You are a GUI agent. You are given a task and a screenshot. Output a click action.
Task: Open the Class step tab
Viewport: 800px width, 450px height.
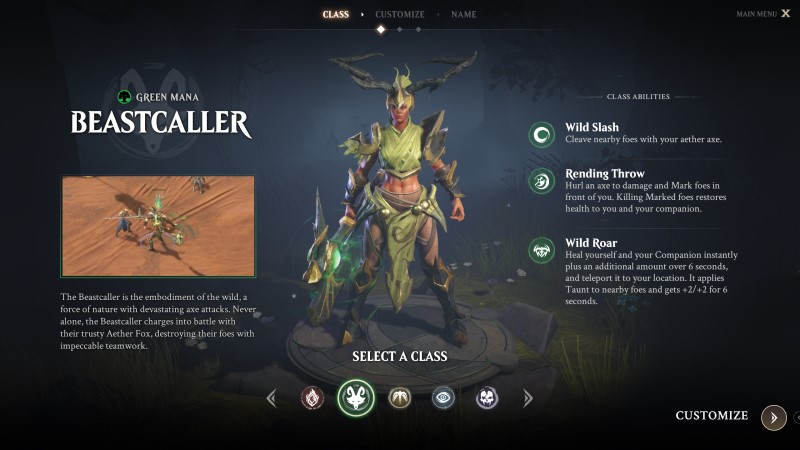(336, 15)
